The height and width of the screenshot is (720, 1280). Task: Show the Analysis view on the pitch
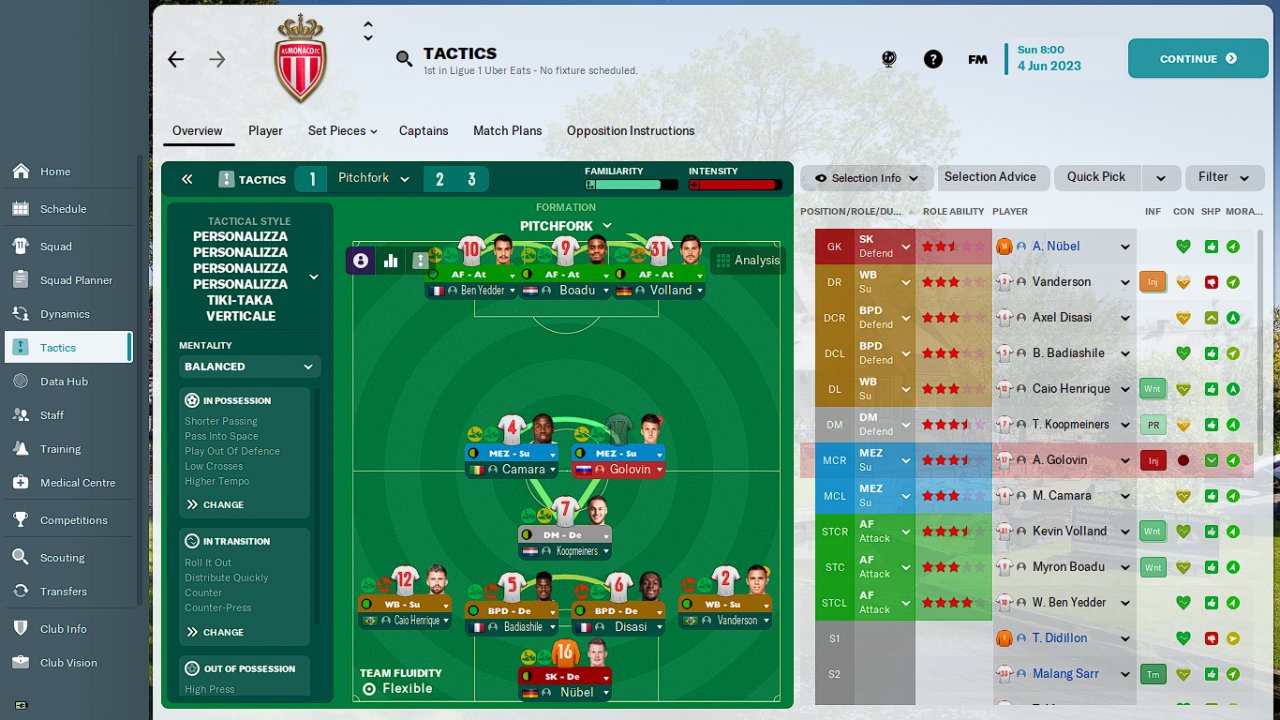point(747,260)
